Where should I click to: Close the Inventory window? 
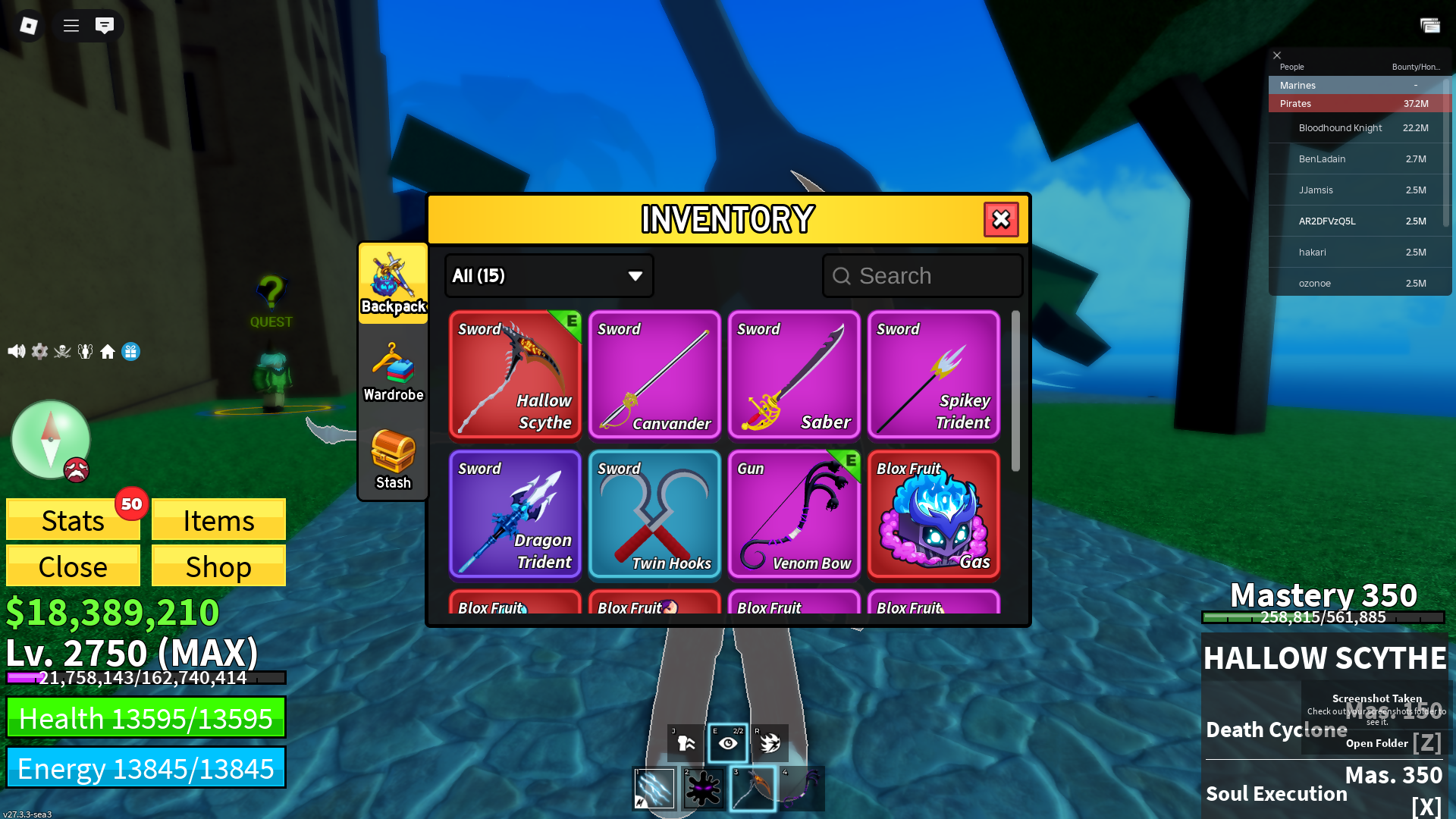(1001, 220)
